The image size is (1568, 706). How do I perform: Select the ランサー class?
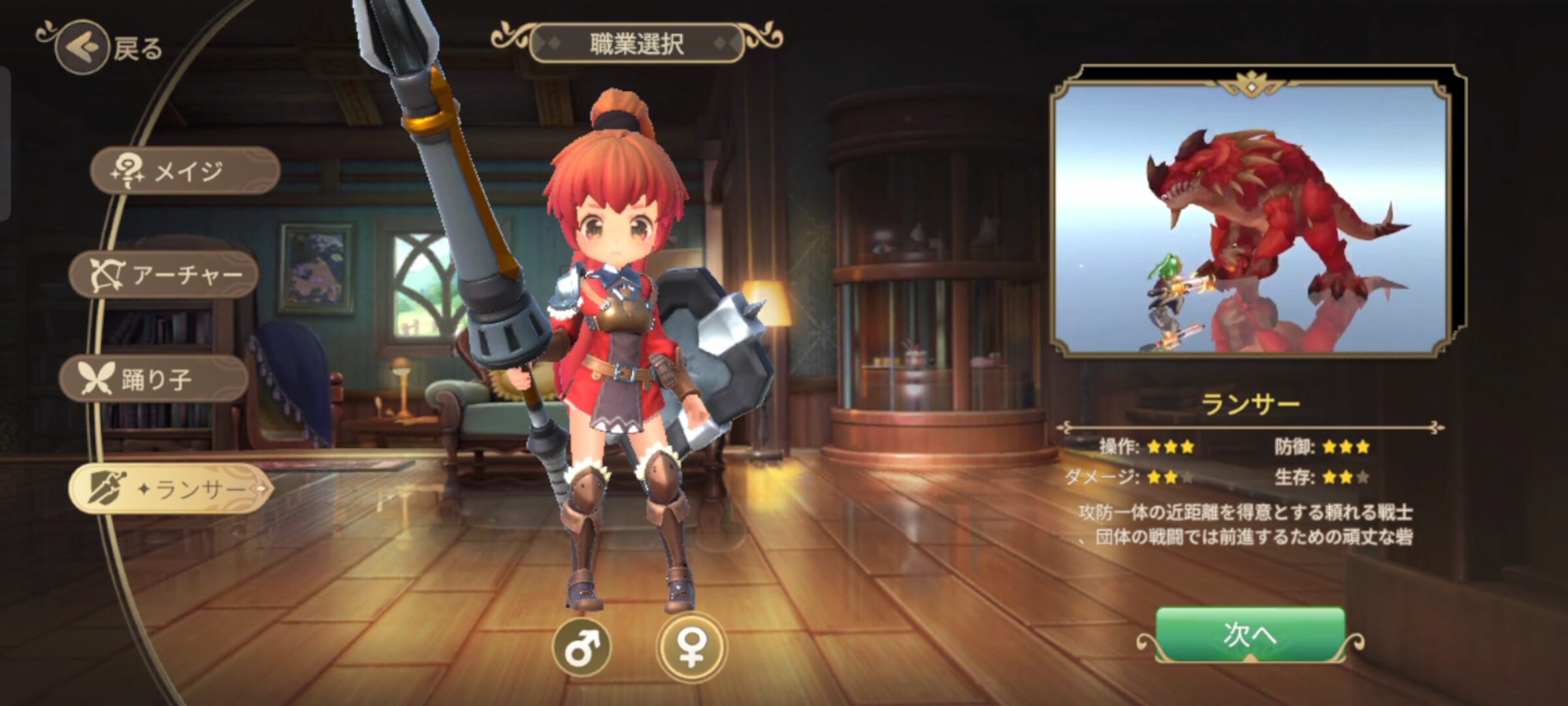pos(170,488)
